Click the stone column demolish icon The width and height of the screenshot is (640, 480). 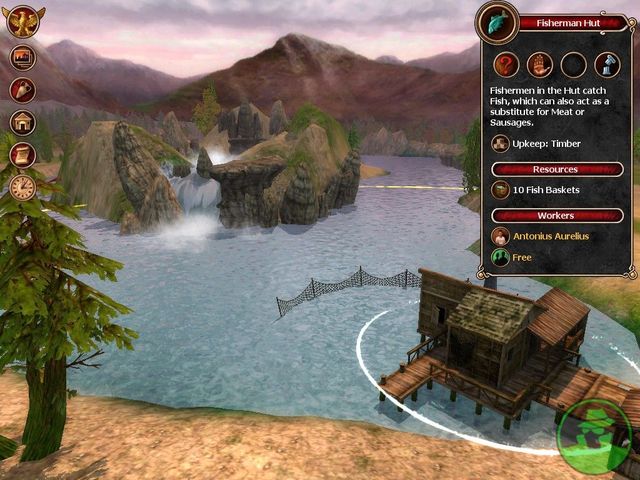point(608,65)
